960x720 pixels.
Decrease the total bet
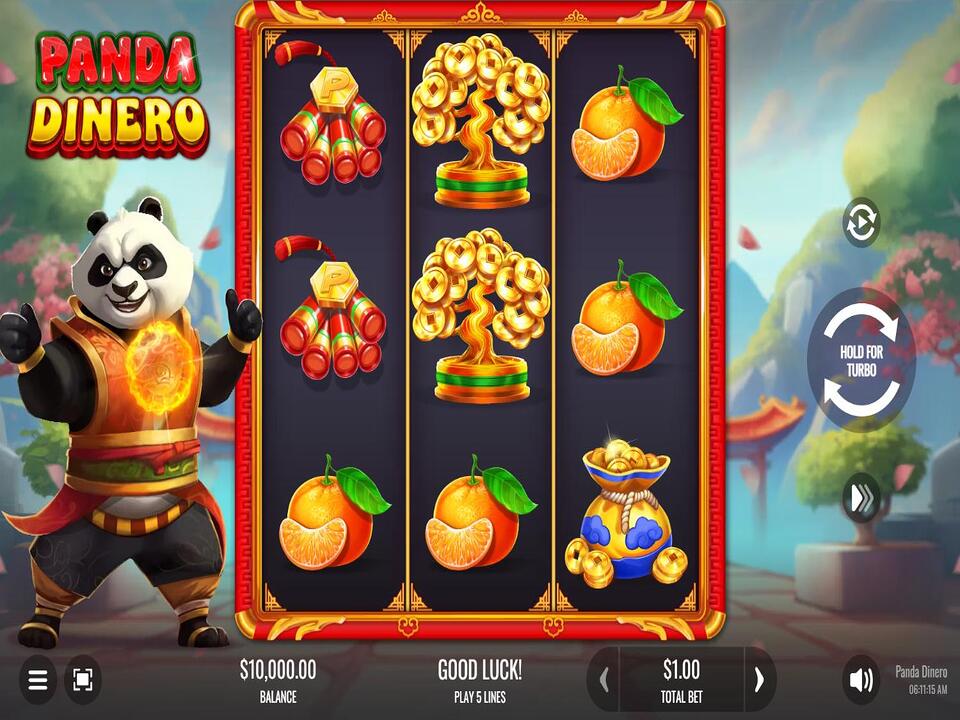click(603, 680)
